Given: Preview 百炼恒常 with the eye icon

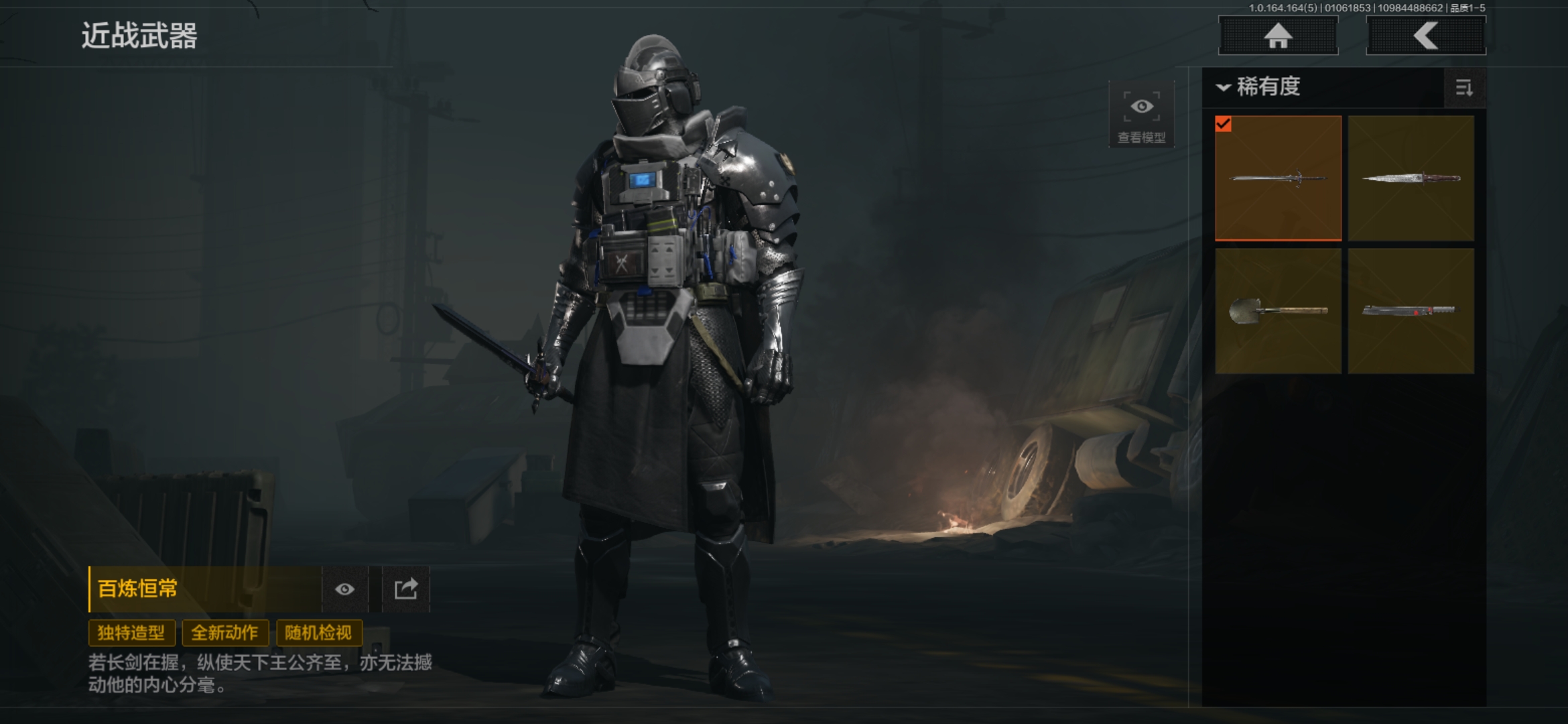Looking at the screenshot, I should (345, 589).
